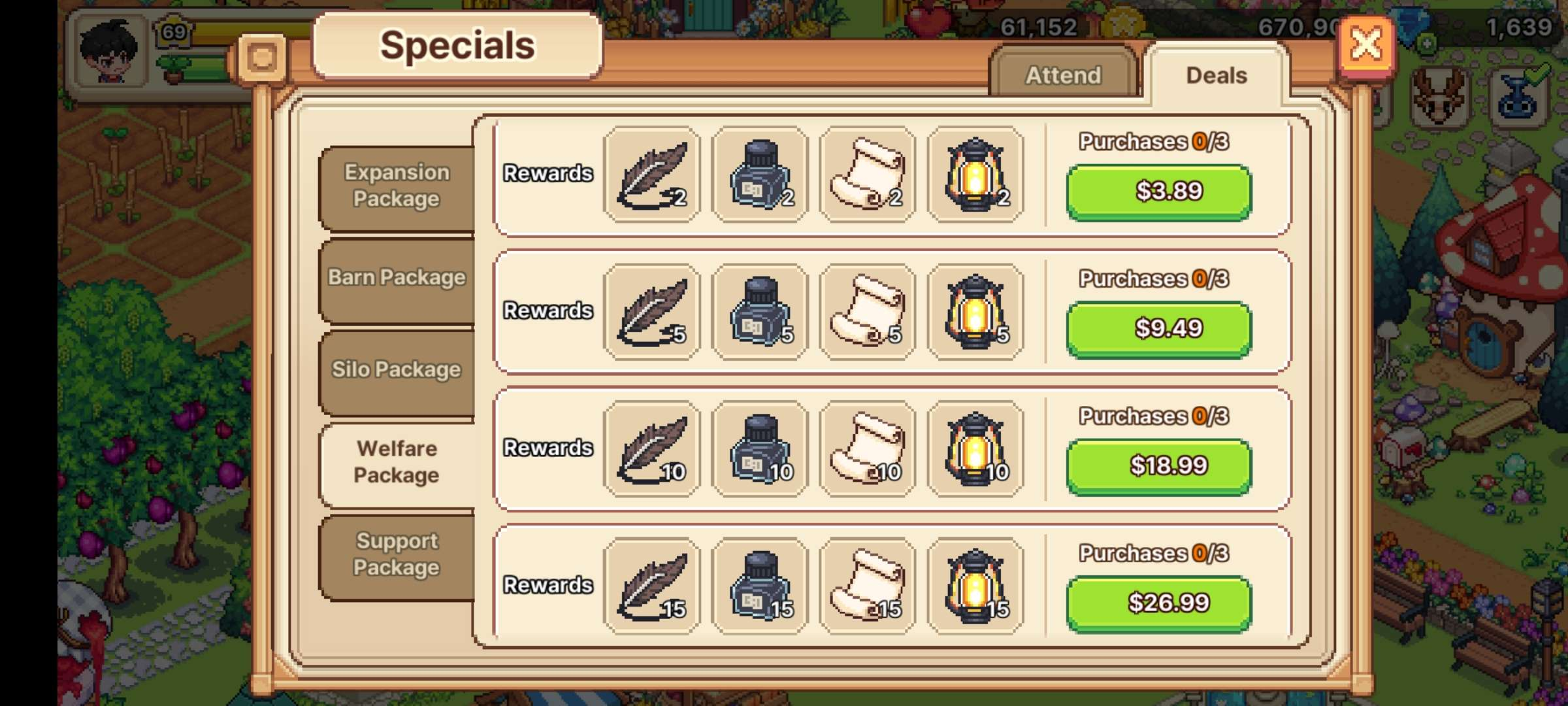The height and width of the screenshot is (706, 1568).
Task: Select the lantern icon in the $3.89 rewards row
Action: (975, 175)
